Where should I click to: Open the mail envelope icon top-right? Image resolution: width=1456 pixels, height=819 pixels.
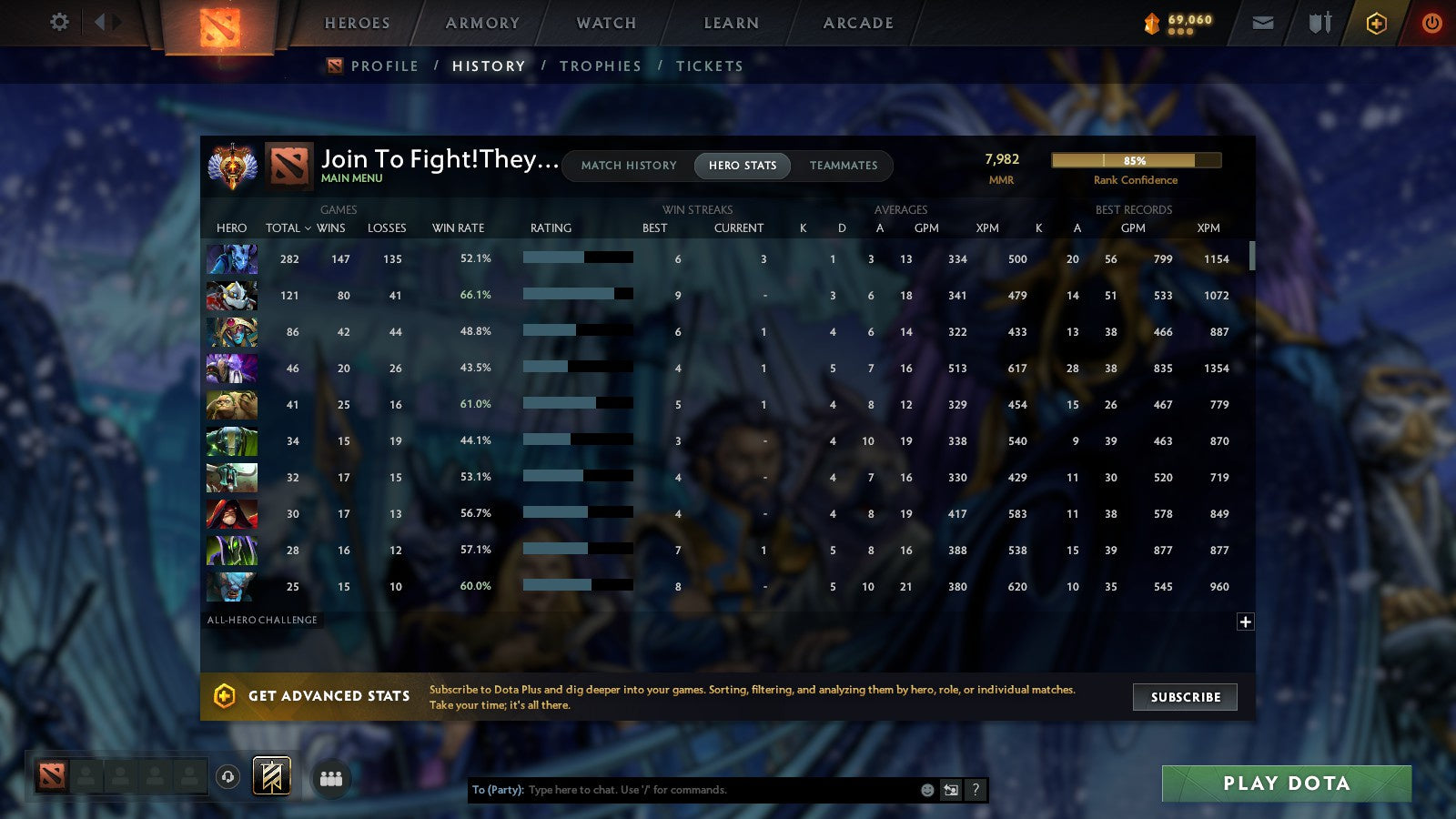click(x=1263, y=23)
